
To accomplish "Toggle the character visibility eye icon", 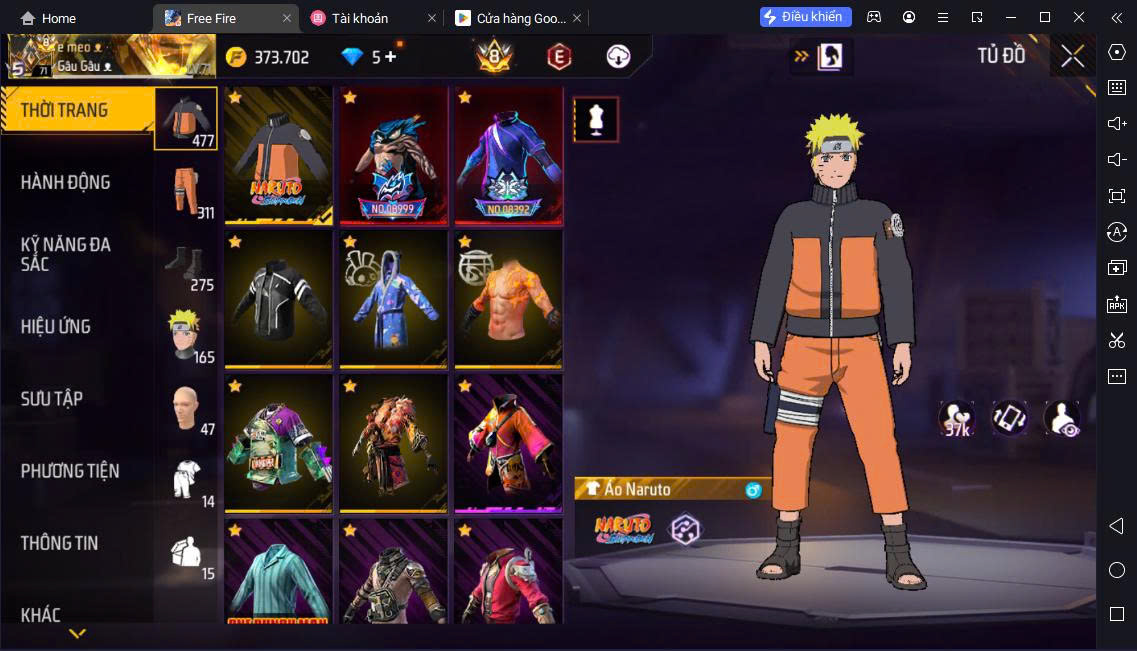I will 1062,418.
